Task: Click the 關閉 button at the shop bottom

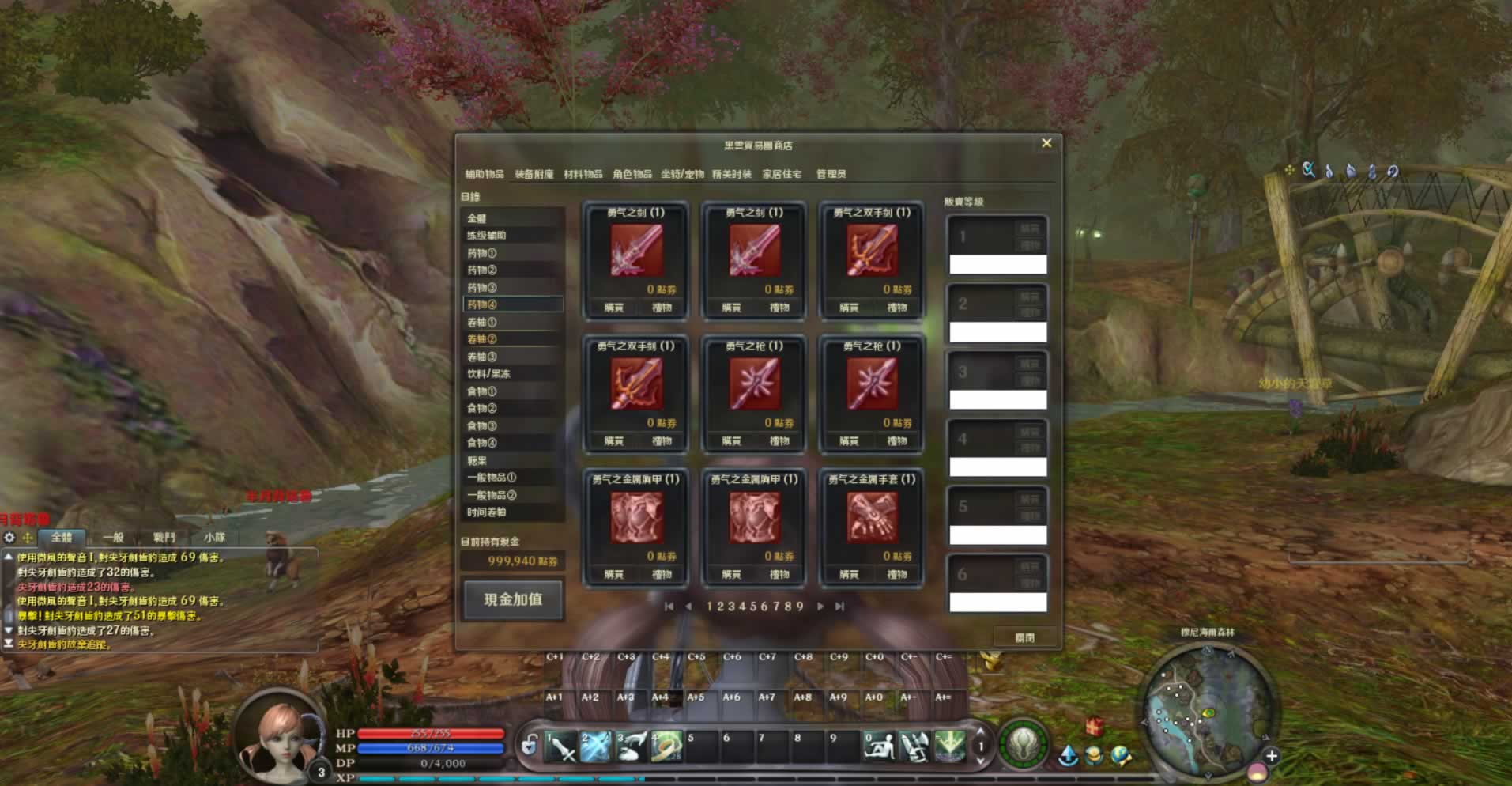Action: tap(1025, 637)
